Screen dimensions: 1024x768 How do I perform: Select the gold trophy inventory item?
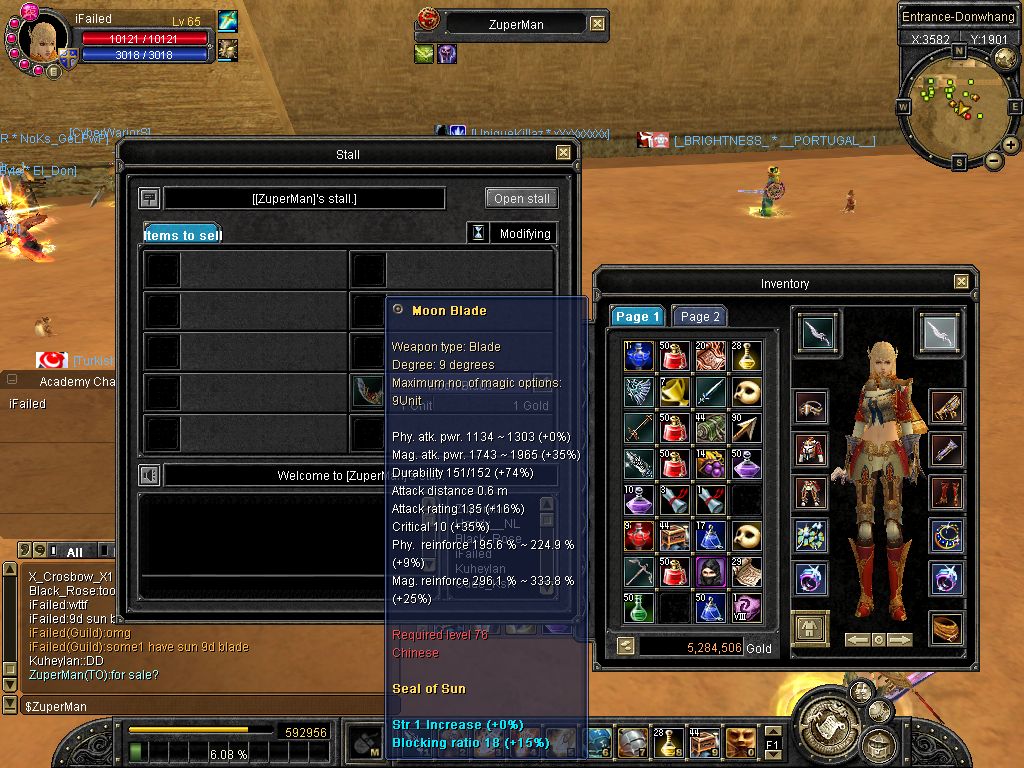(x=675, y=391)
